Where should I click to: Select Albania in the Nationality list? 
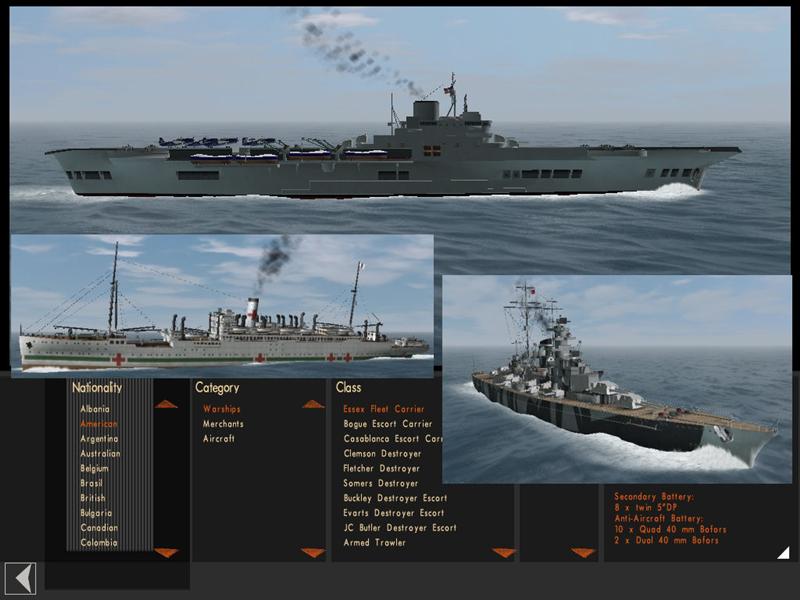click(x=95, y=409)
